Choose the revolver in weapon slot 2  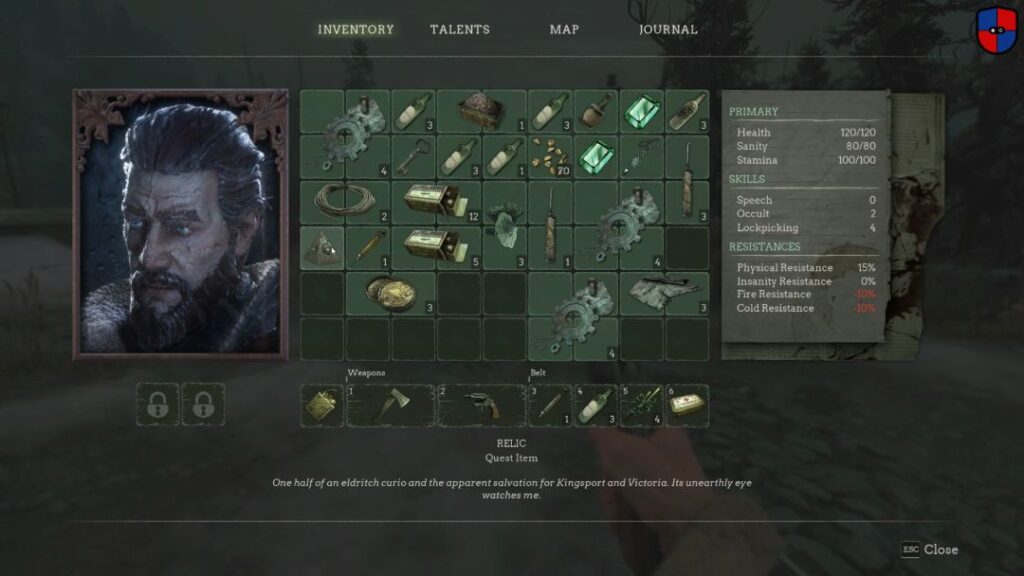(480, 405)
